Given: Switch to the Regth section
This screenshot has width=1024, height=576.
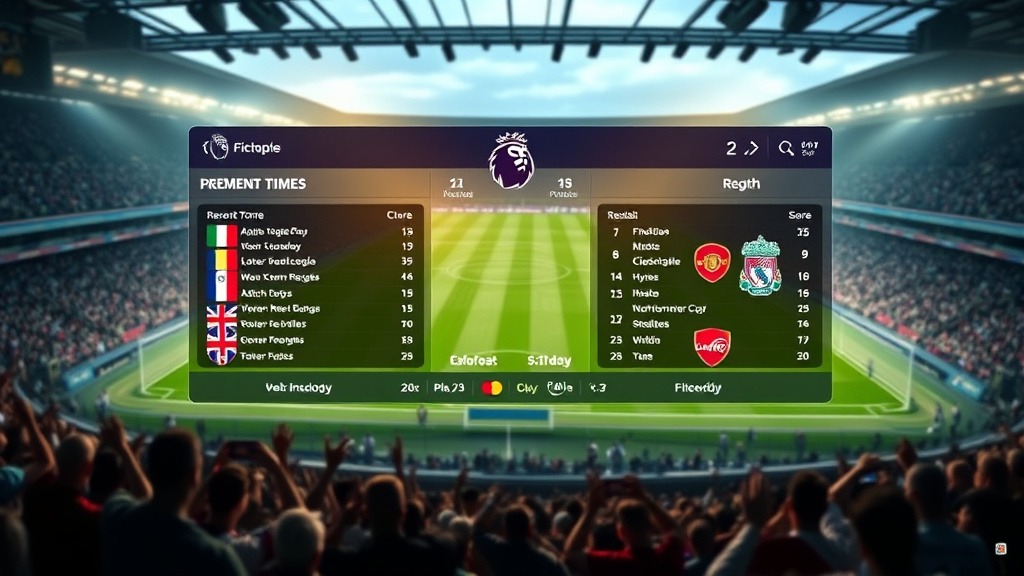Looking at the screenshot, I should [x=740, y=184].
